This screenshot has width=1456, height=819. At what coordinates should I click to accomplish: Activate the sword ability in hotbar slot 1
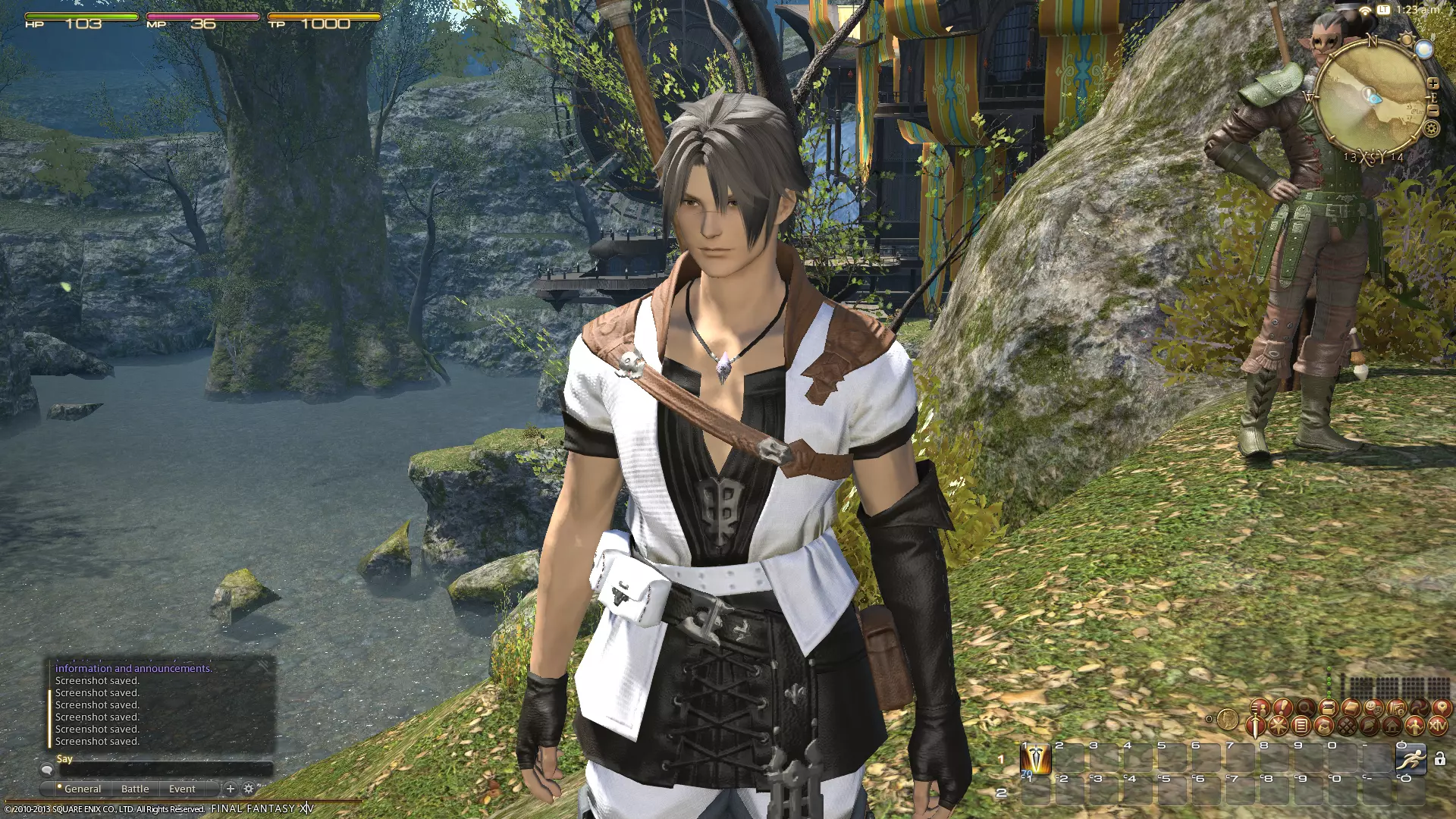coord(1035,759)
